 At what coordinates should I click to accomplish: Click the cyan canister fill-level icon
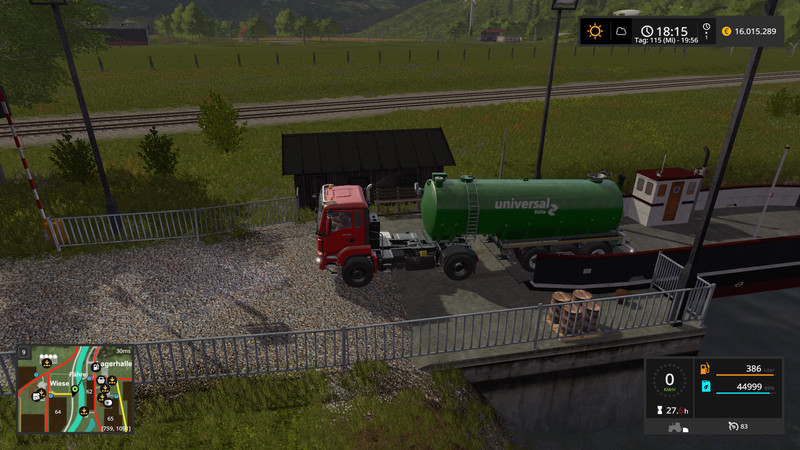pos(705,386)
